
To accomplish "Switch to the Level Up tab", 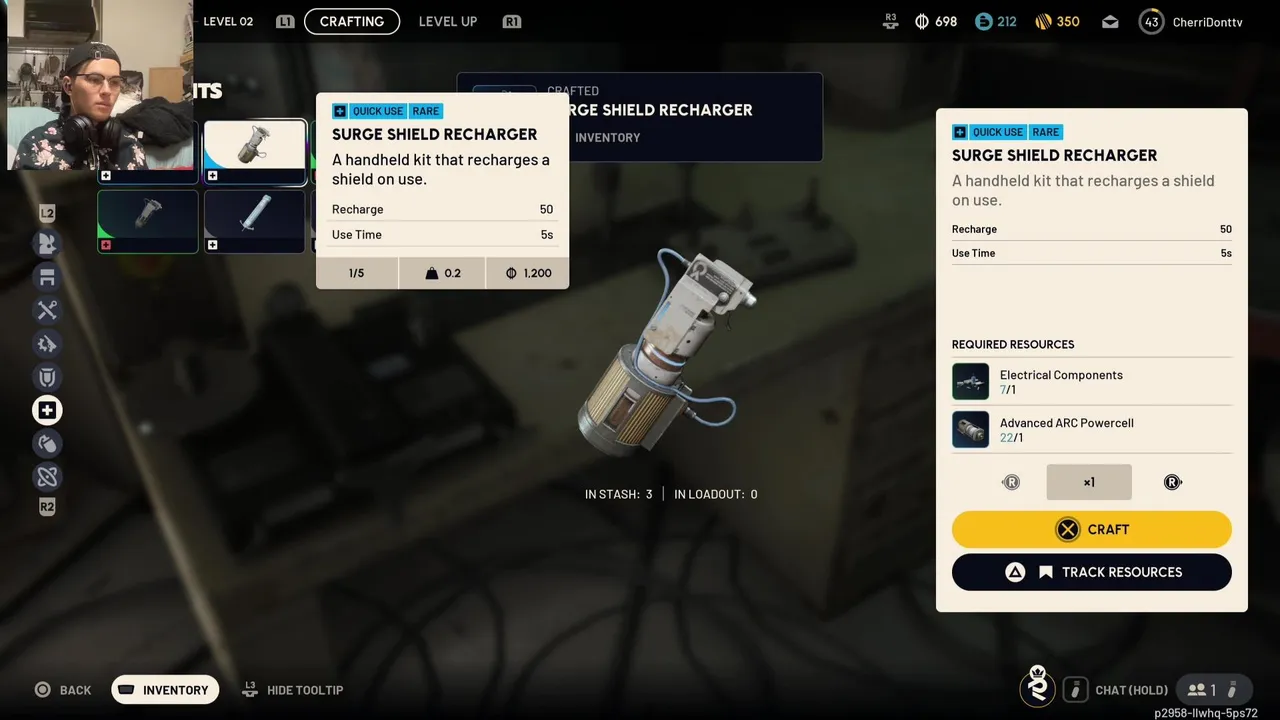I will (x=447, y=21).
